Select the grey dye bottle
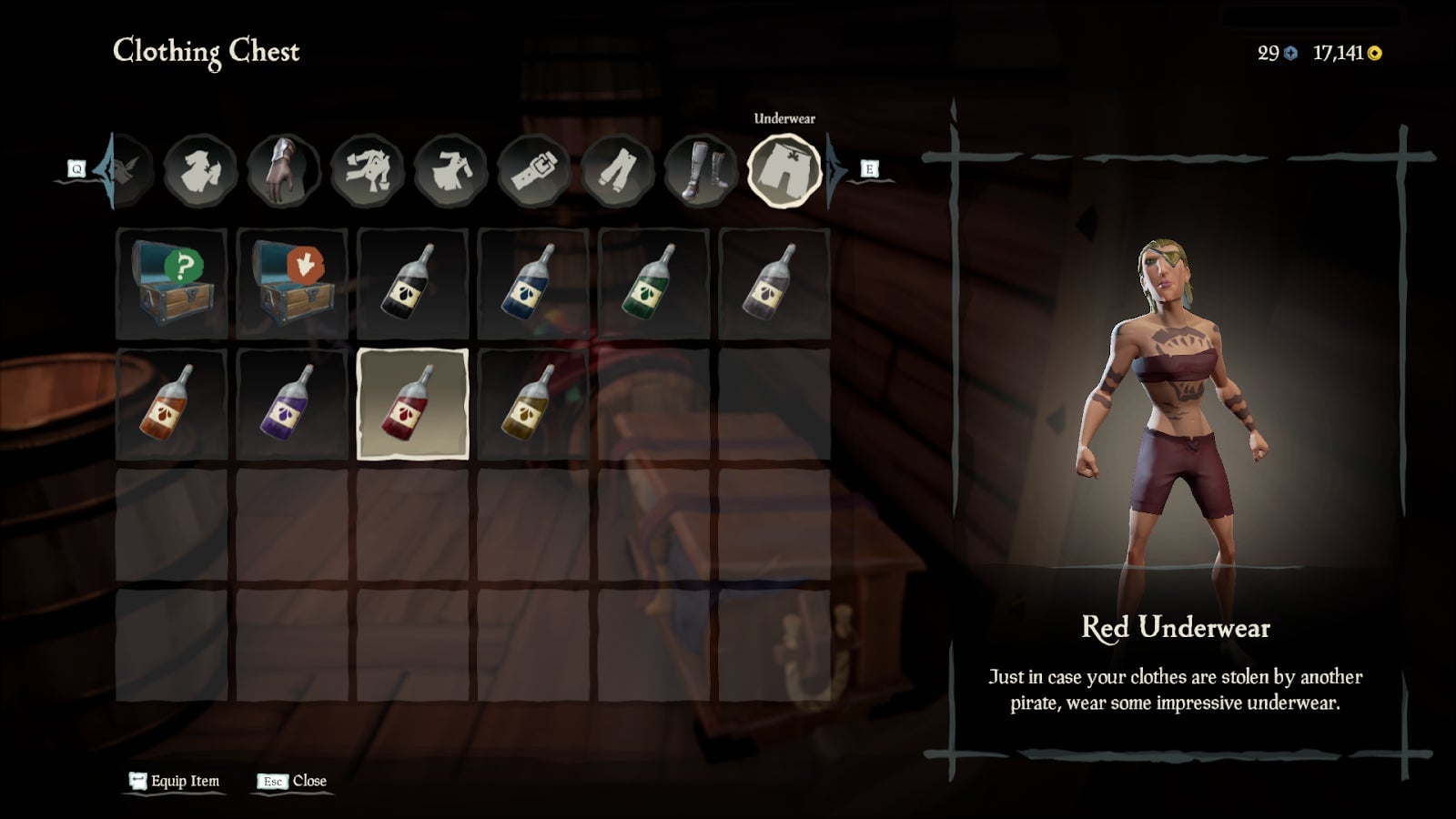The height and width of the screenshot is (819, 1456). (x=773, y=283)
